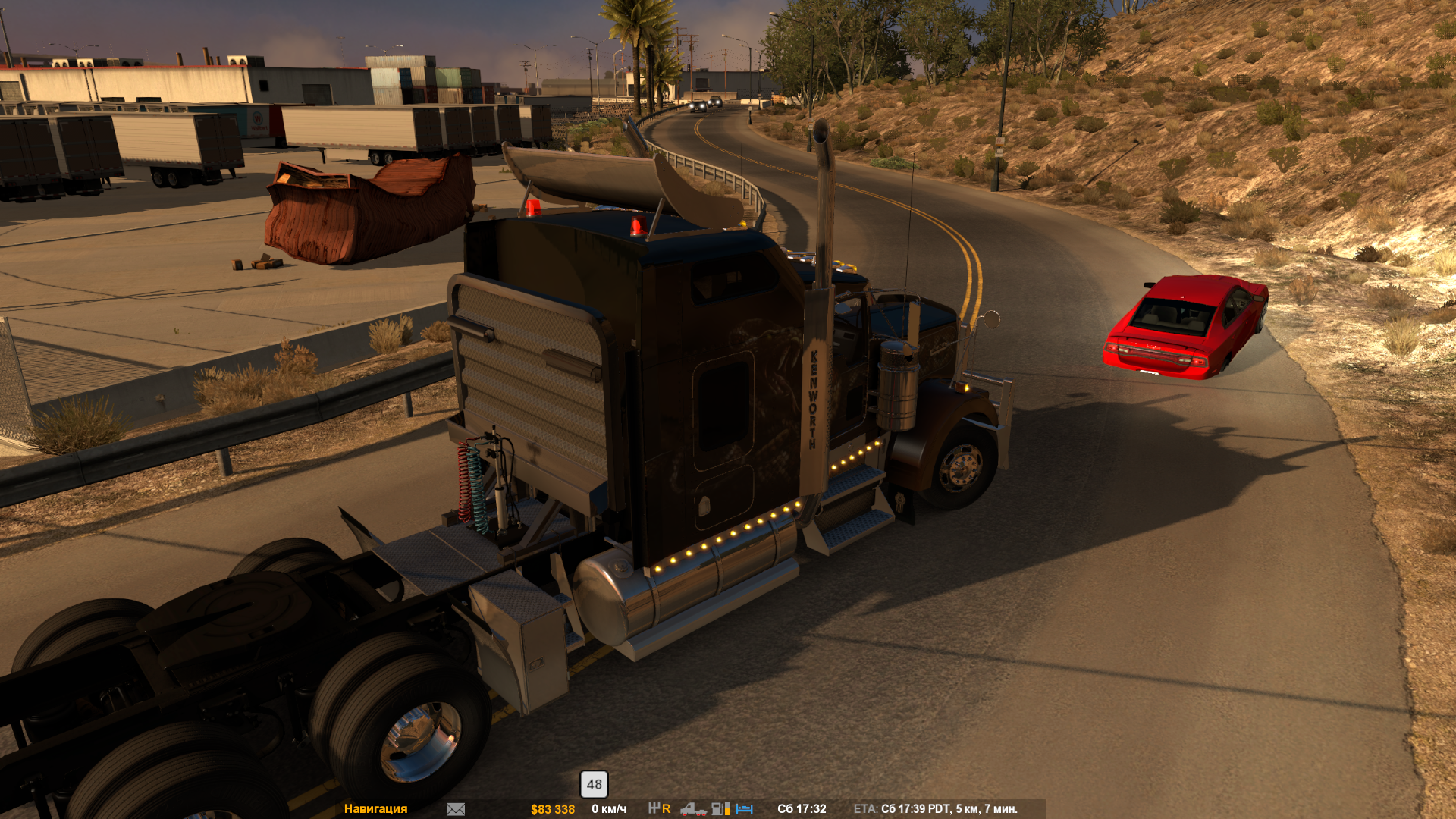
Task: Open the mail envelope icon
Action: pyautogui.click(x=456, y=809)
